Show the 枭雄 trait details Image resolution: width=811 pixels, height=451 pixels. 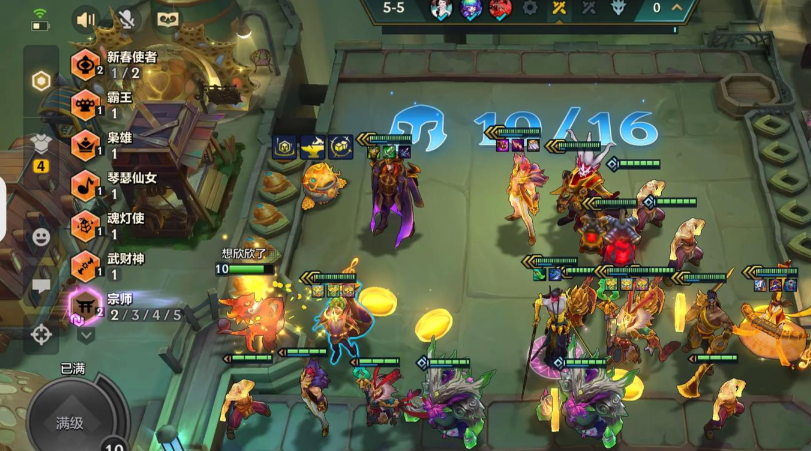pos(86,145)
